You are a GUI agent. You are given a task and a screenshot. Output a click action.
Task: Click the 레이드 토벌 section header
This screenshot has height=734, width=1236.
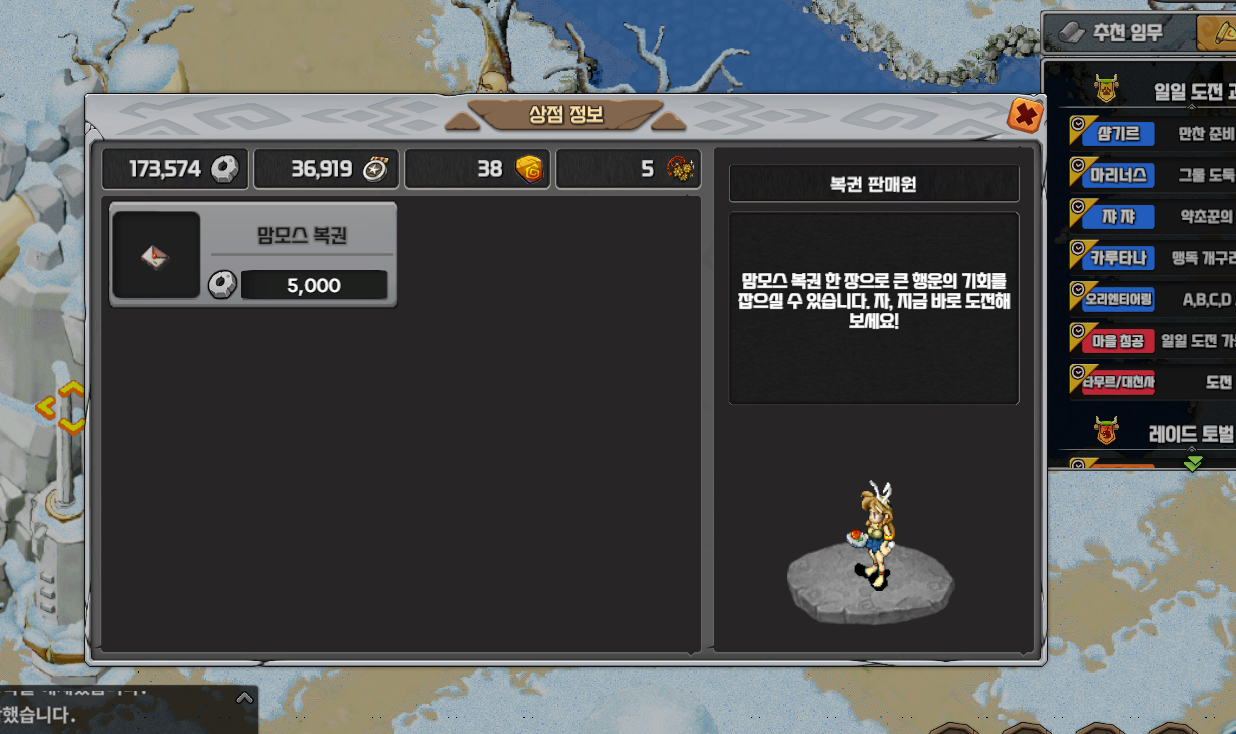pyautogui.click(x=1170, y=434)
